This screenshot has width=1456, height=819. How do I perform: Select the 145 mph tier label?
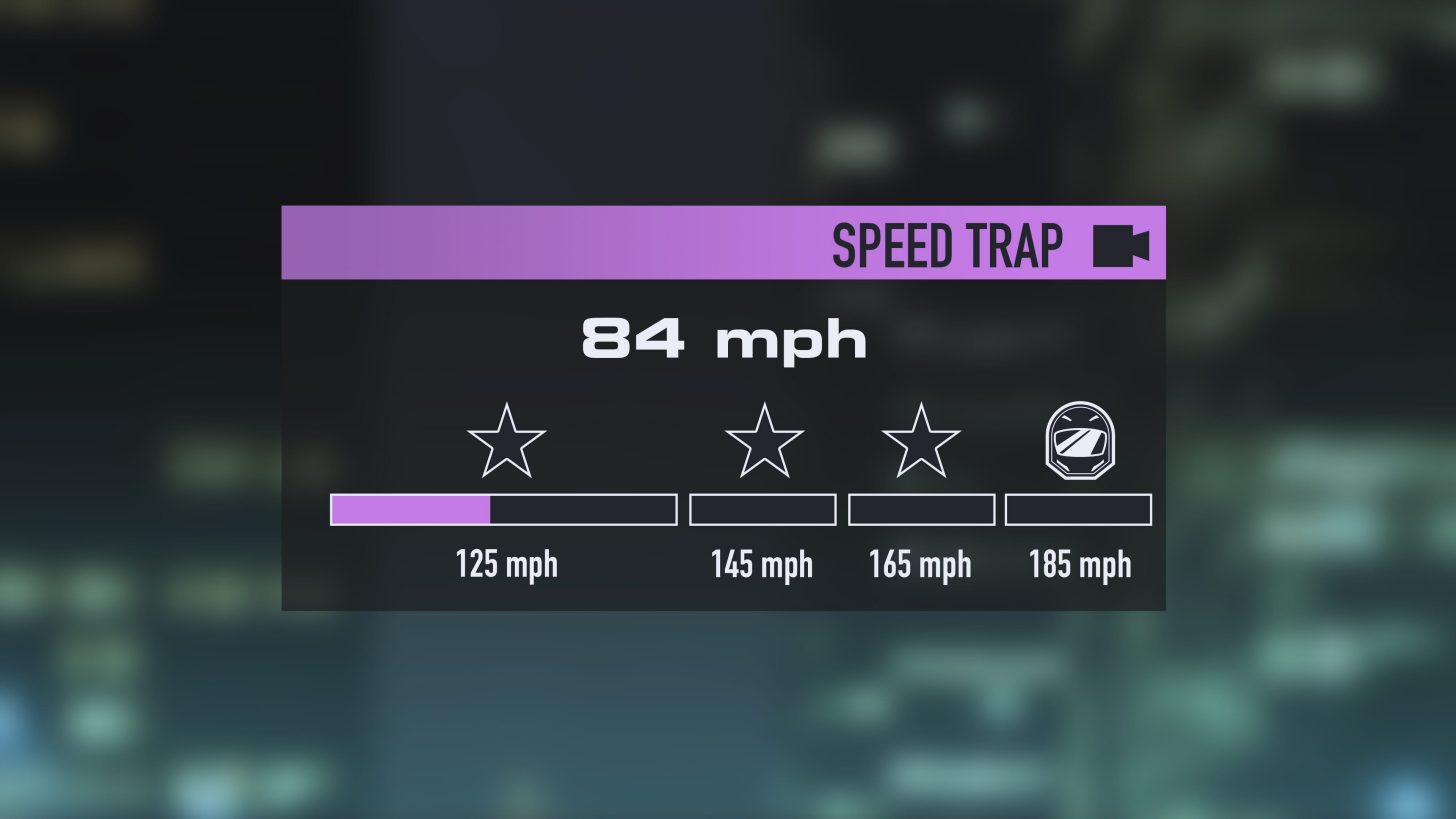(762, 564)
